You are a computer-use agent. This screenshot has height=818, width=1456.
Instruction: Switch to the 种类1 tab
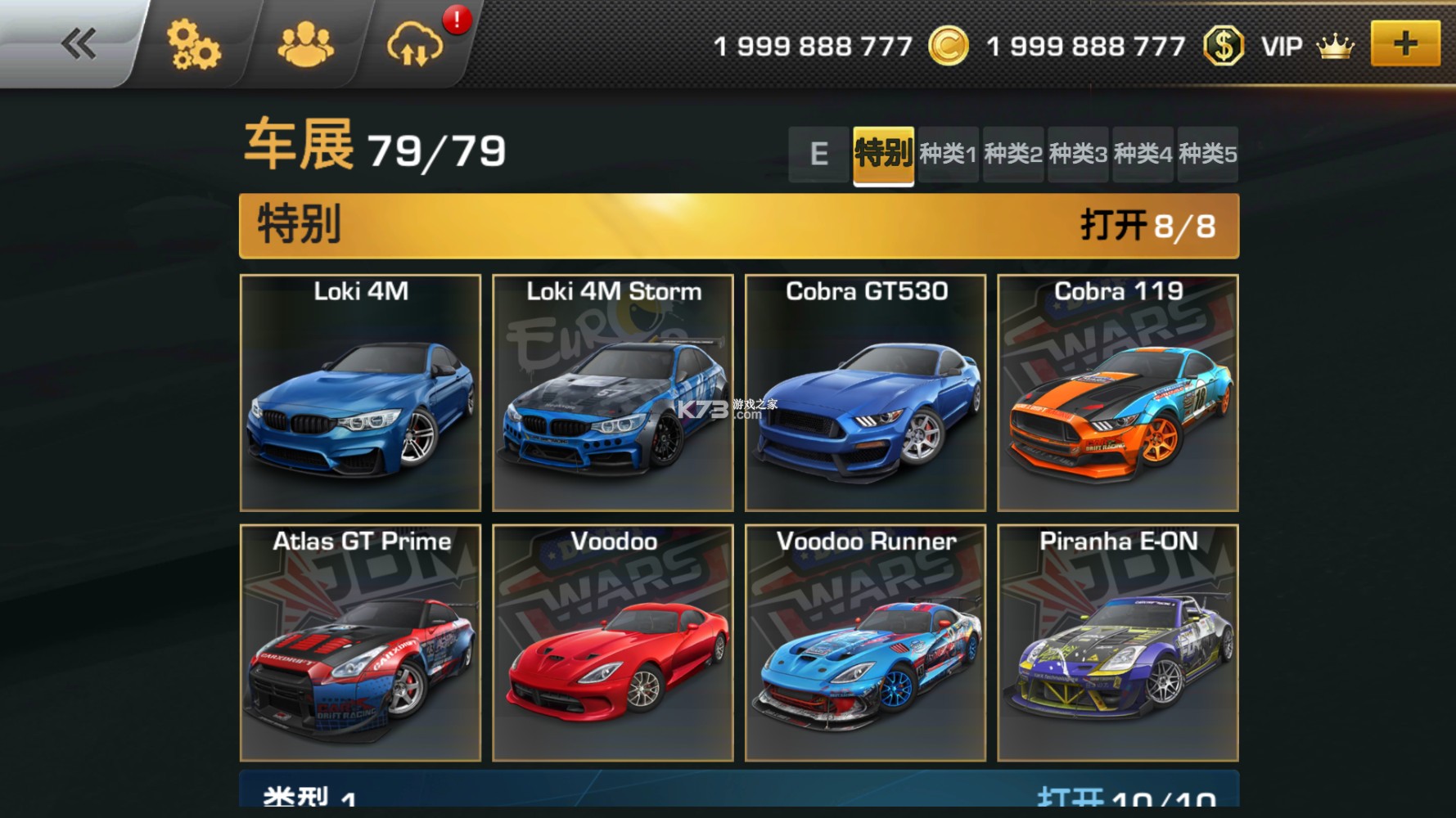click(948, 154)
